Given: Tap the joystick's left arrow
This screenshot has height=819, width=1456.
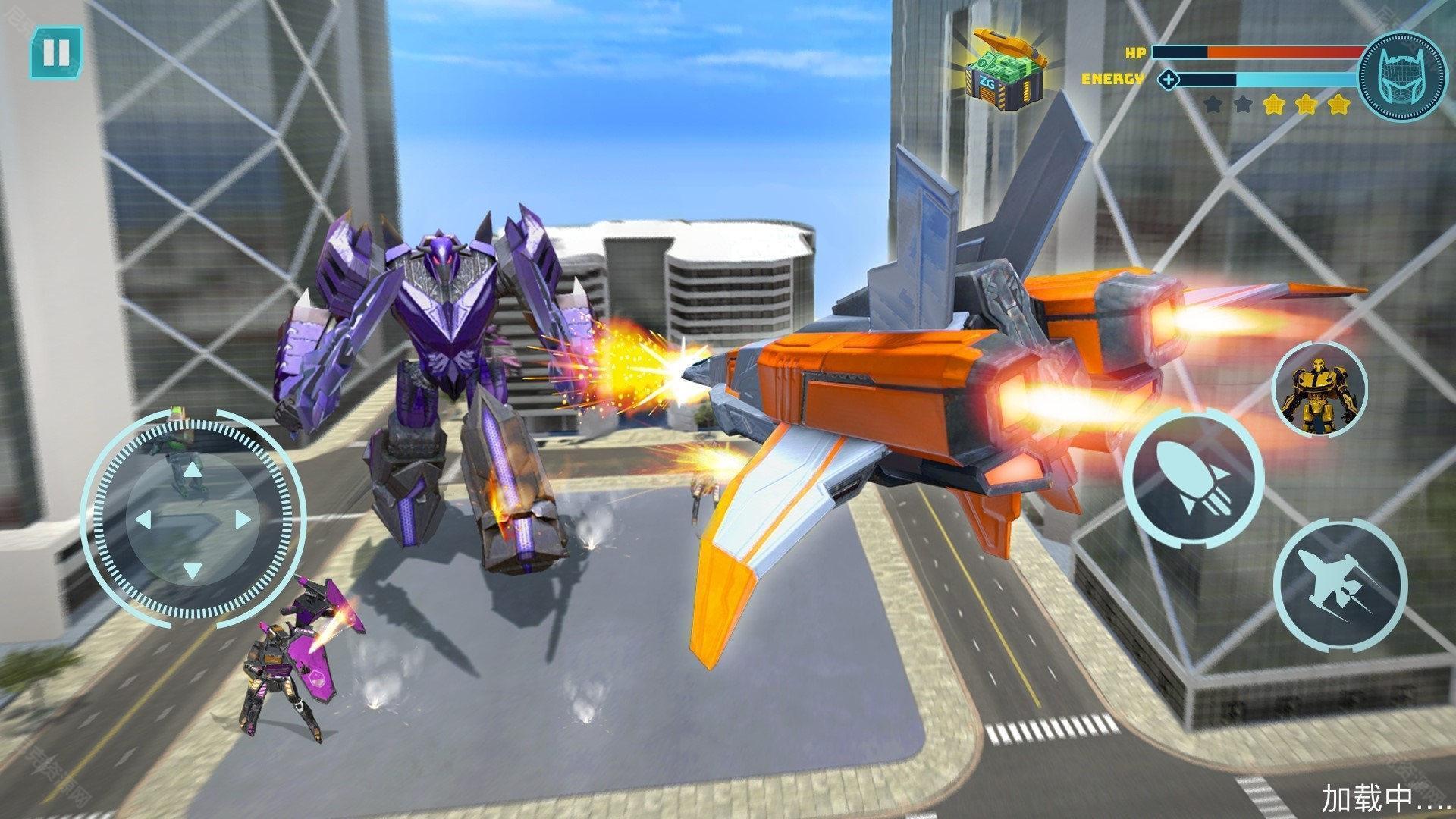Looking at the screenshot, I should (143, 520).
